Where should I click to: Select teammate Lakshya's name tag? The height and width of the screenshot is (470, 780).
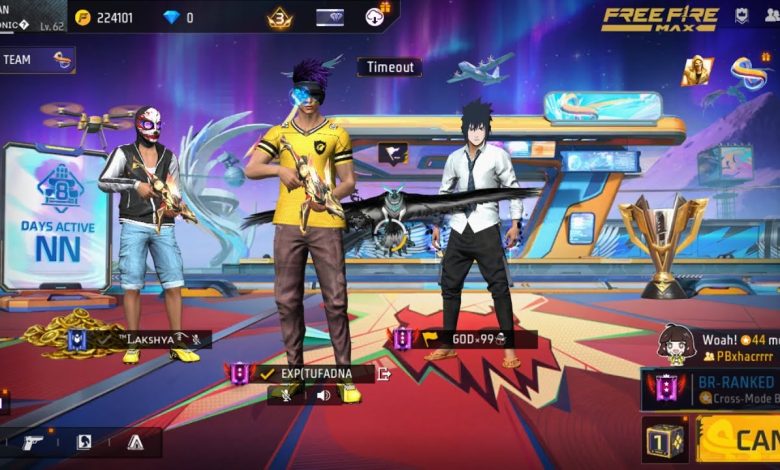click(141, 340)
